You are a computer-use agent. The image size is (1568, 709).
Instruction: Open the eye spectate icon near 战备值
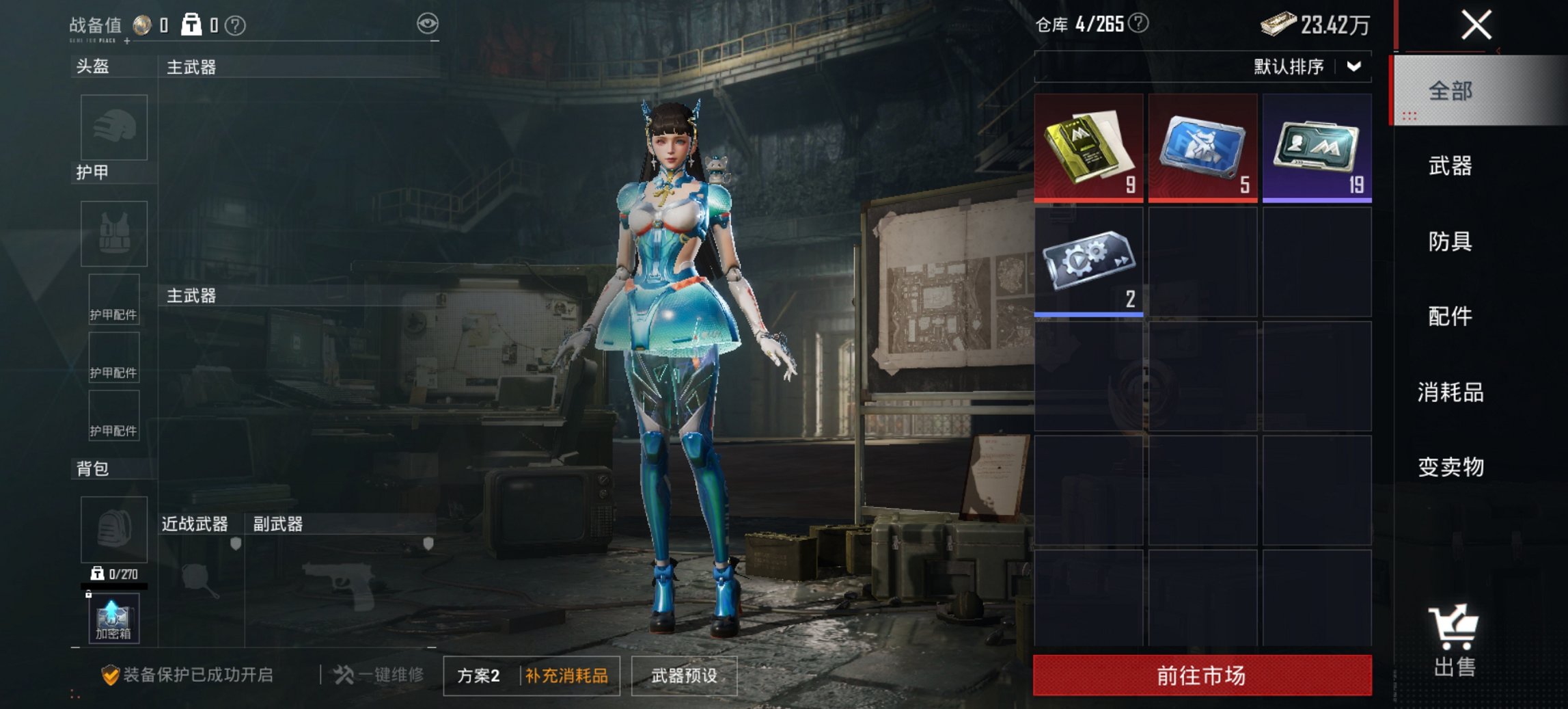coord(428,23)
